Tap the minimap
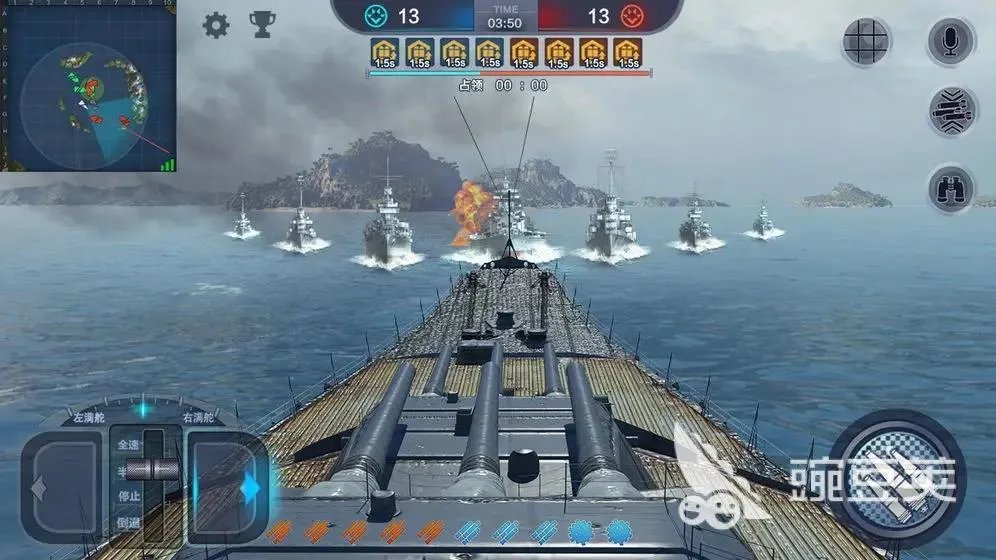The height and width of the screenshot is (560, 996). coord(88,87)
